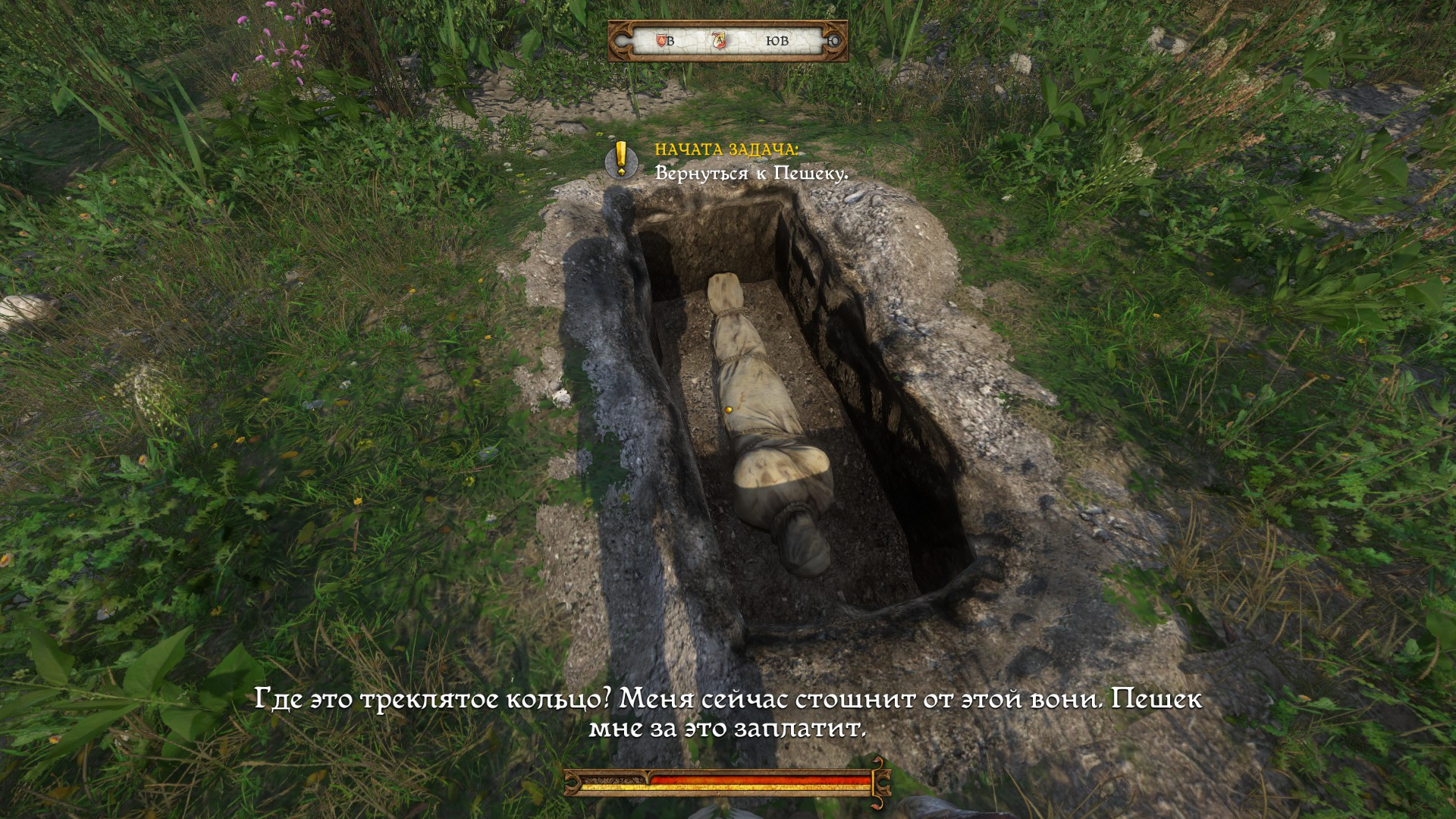
Task: Select the yellow heraldic marker on compass
Action: point(719,40)
